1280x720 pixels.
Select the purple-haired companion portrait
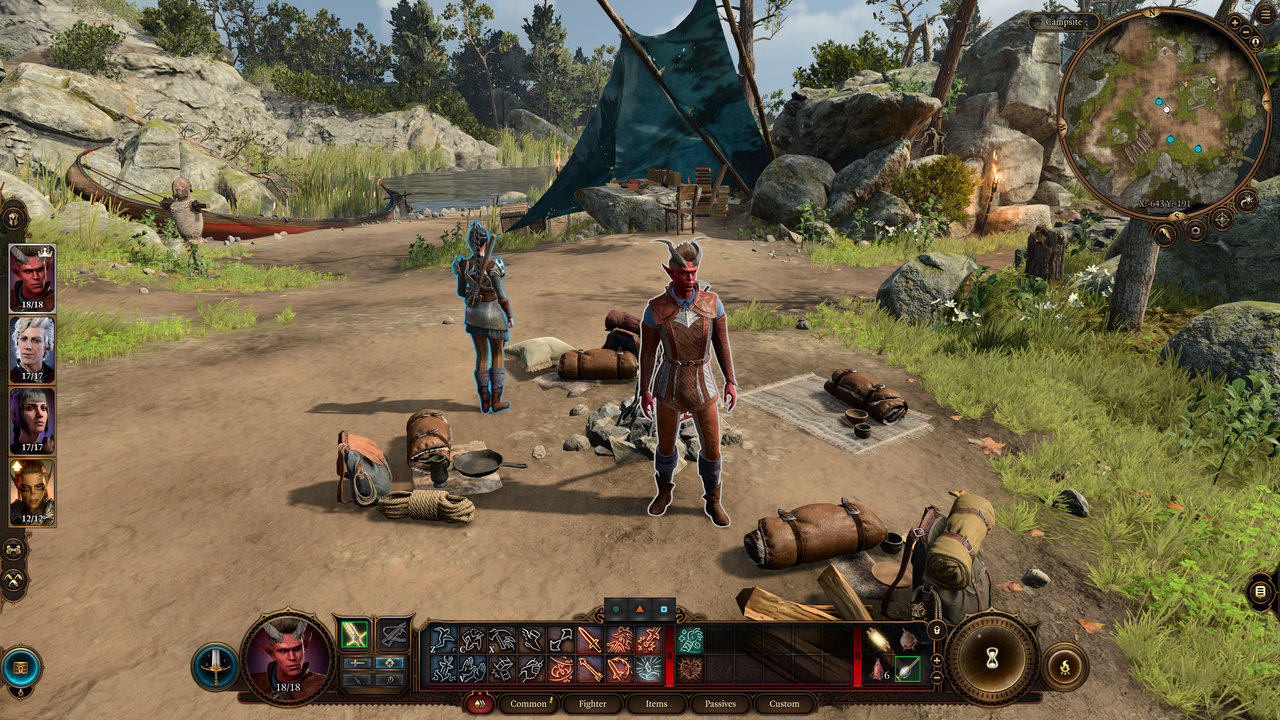click(32, 420)
